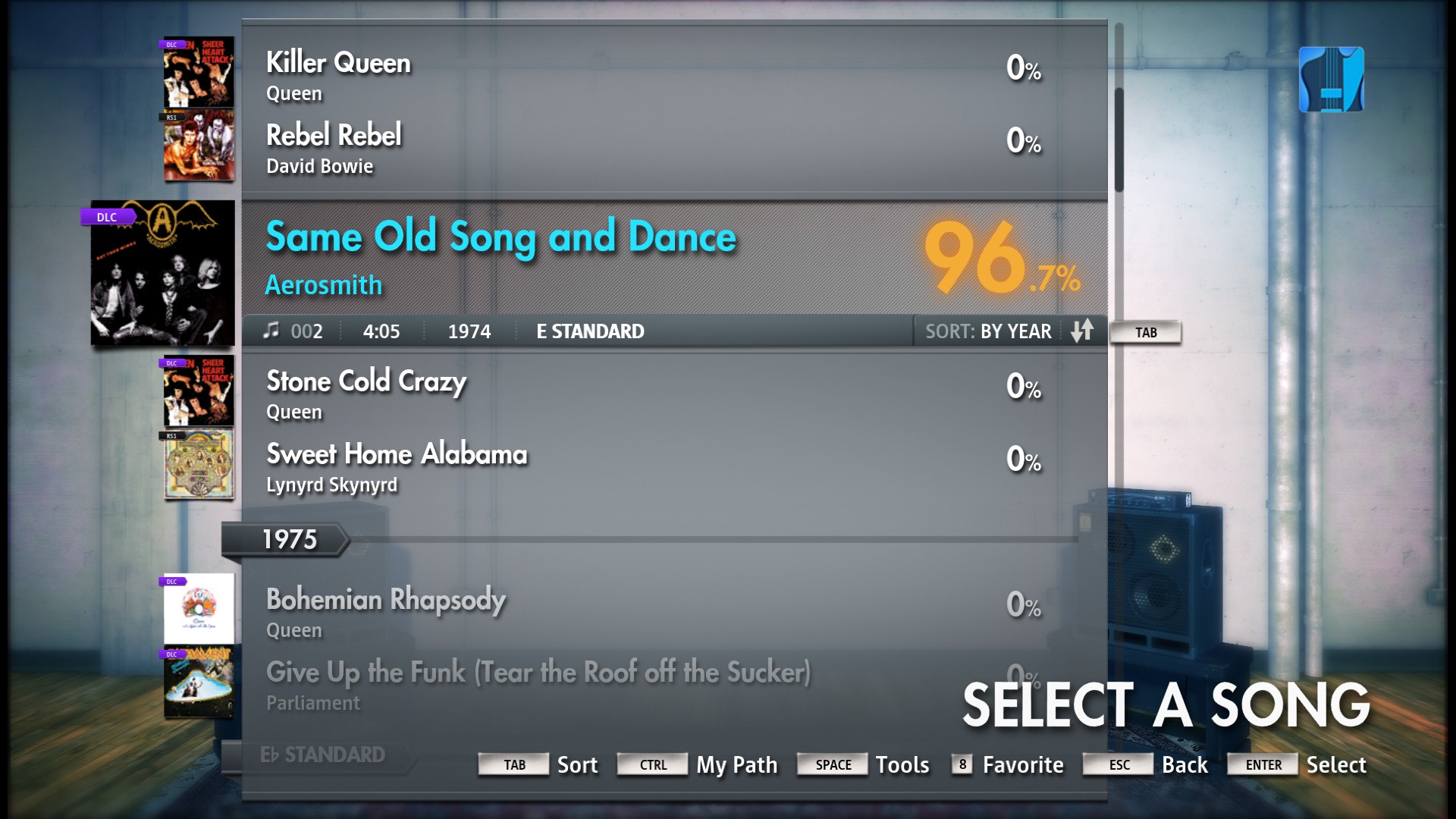Click the lead guitar path icon top right
The image size is (1456, 819).
[1330, 79]
